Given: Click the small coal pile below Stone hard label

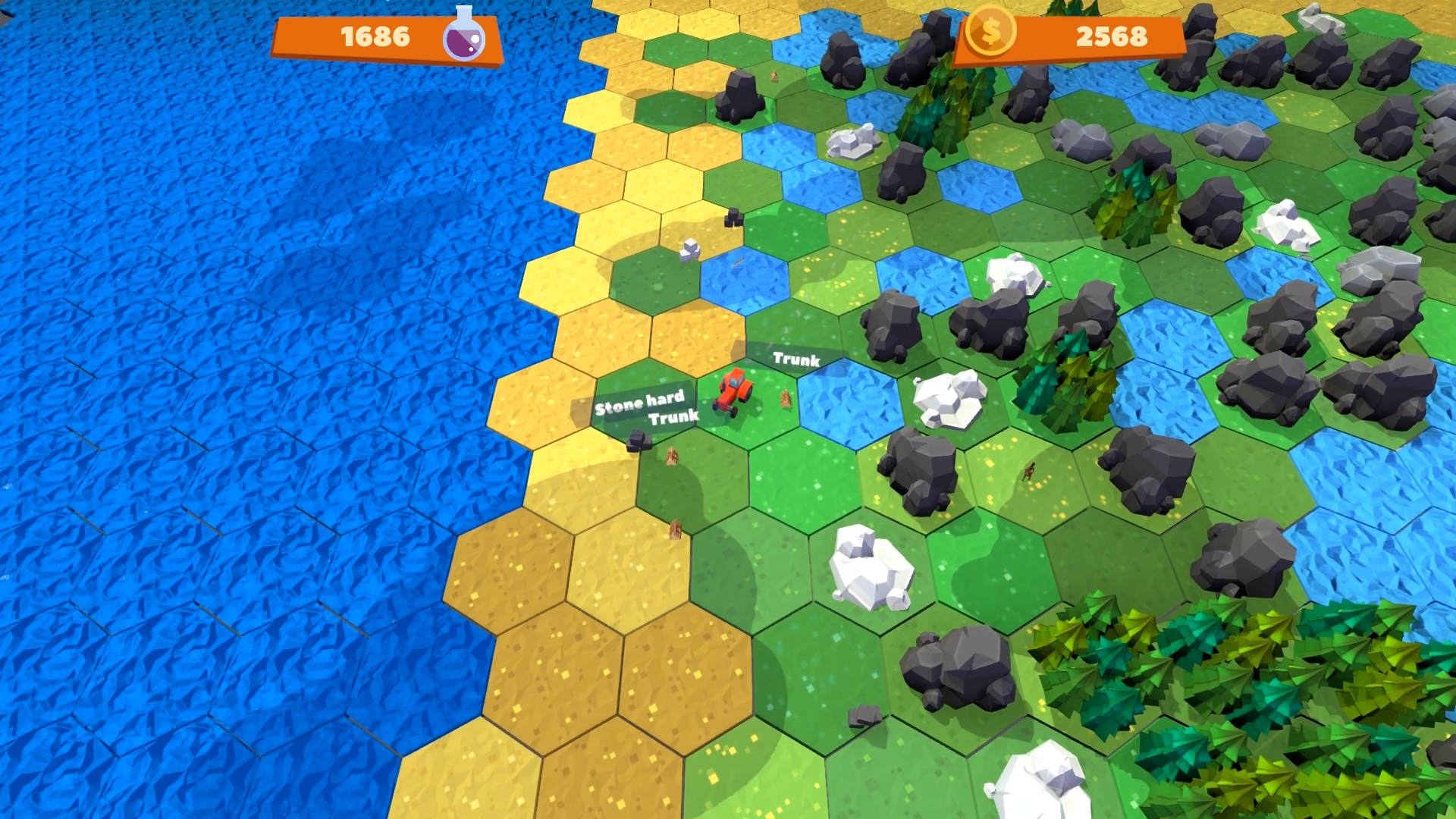Looking at the screenshot, I should click(639, 438).
